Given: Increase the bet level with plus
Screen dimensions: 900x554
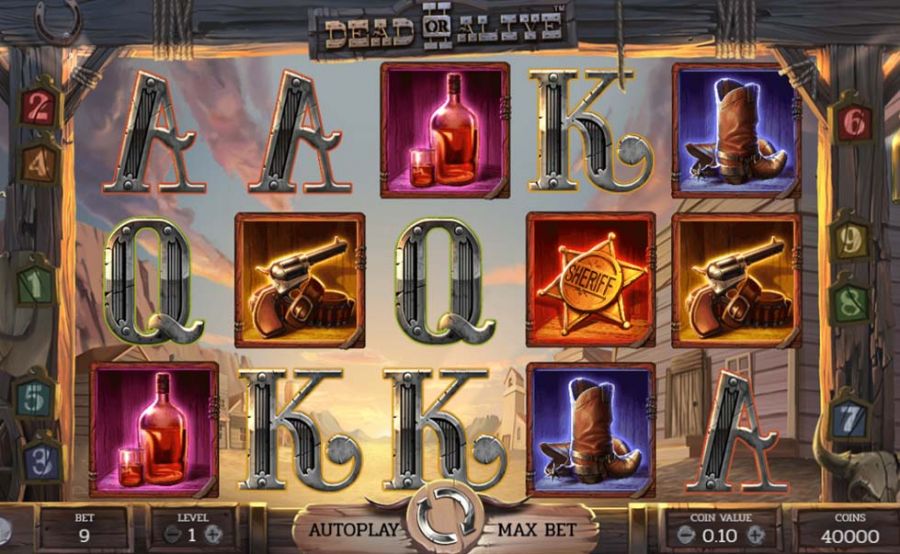Looking at the screenshot, I should tap(211, 535).
